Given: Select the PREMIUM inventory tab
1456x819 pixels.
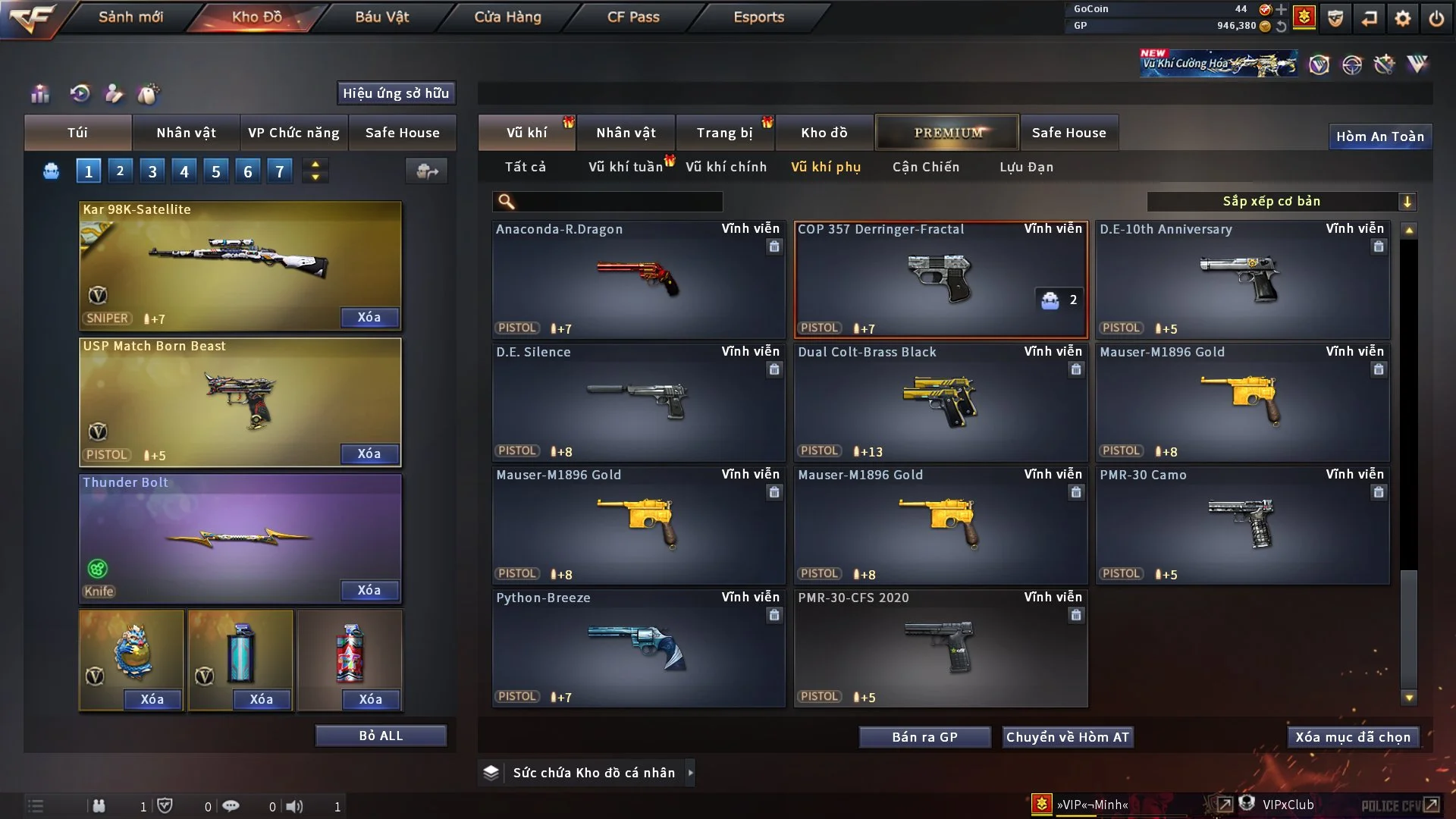Looking at the screenshot, I should pos(947,133).
